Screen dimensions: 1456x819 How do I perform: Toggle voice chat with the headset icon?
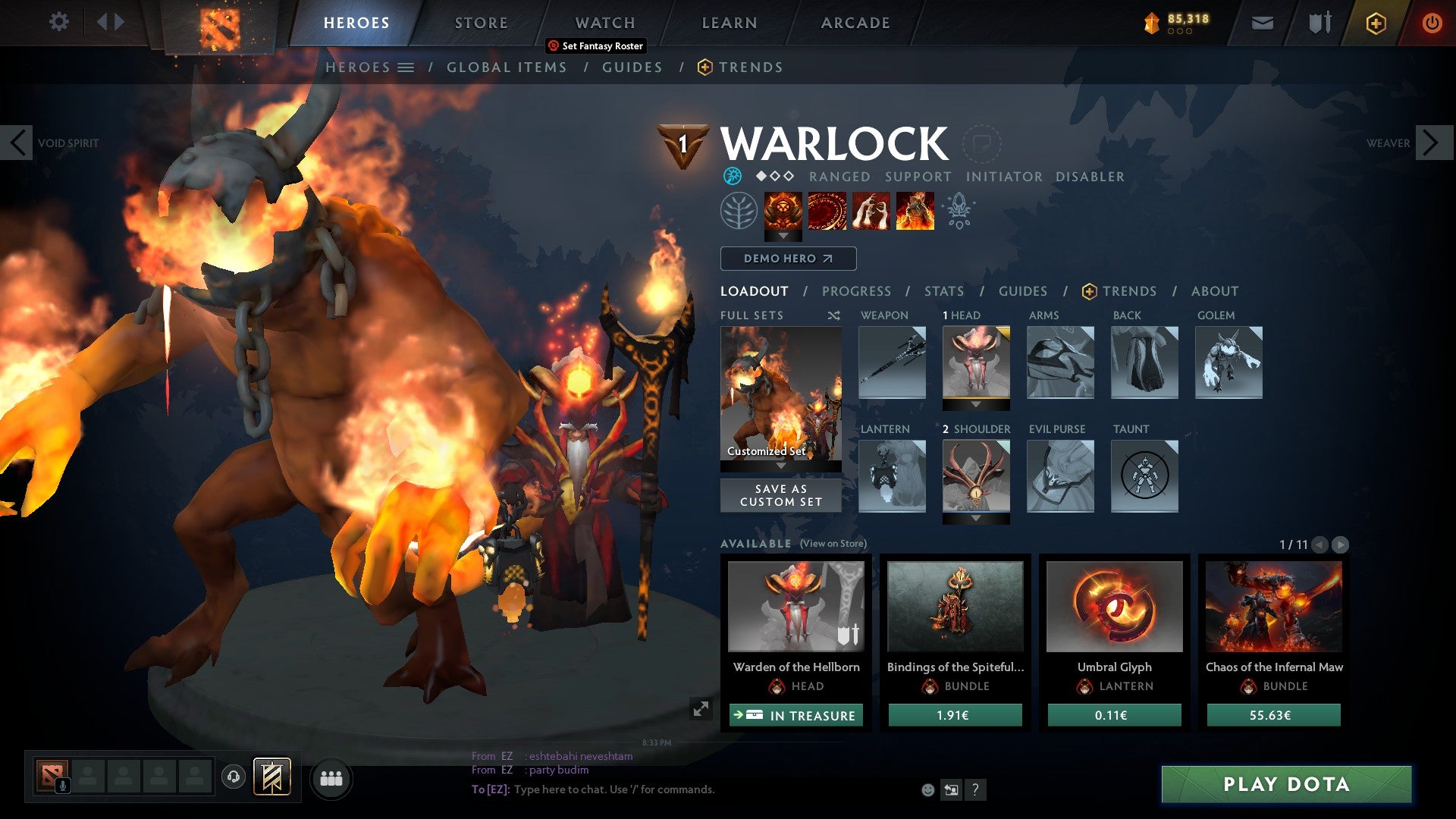point(233,777)
